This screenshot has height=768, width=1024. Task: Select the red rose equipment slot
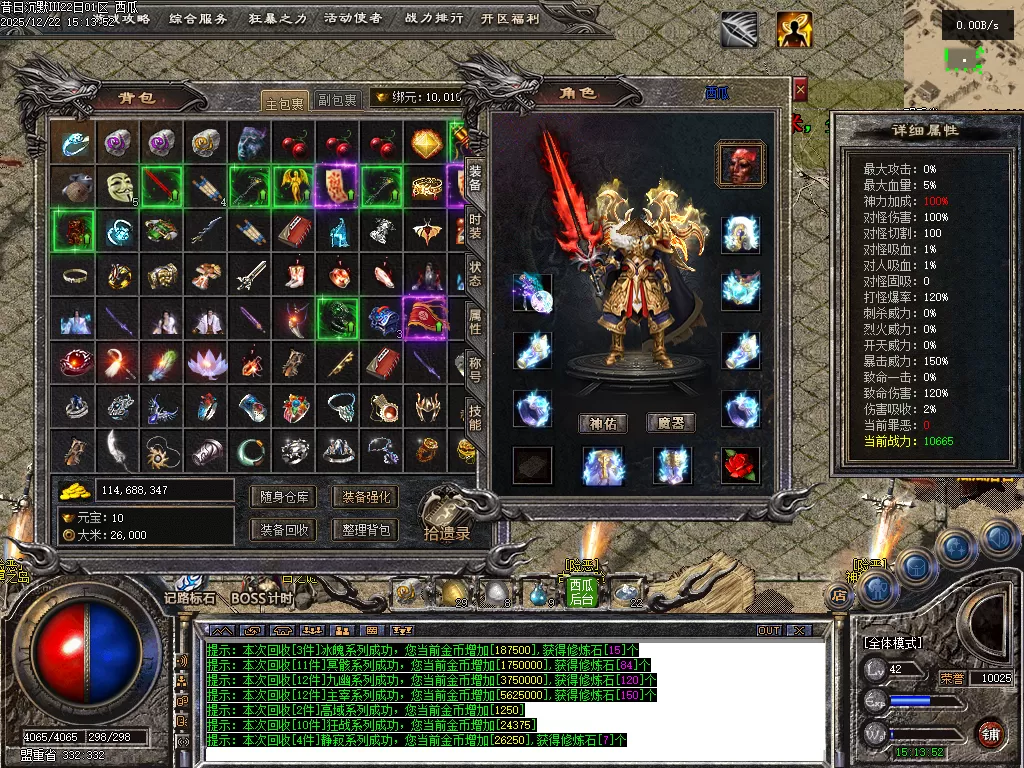(x=741, y=465)
